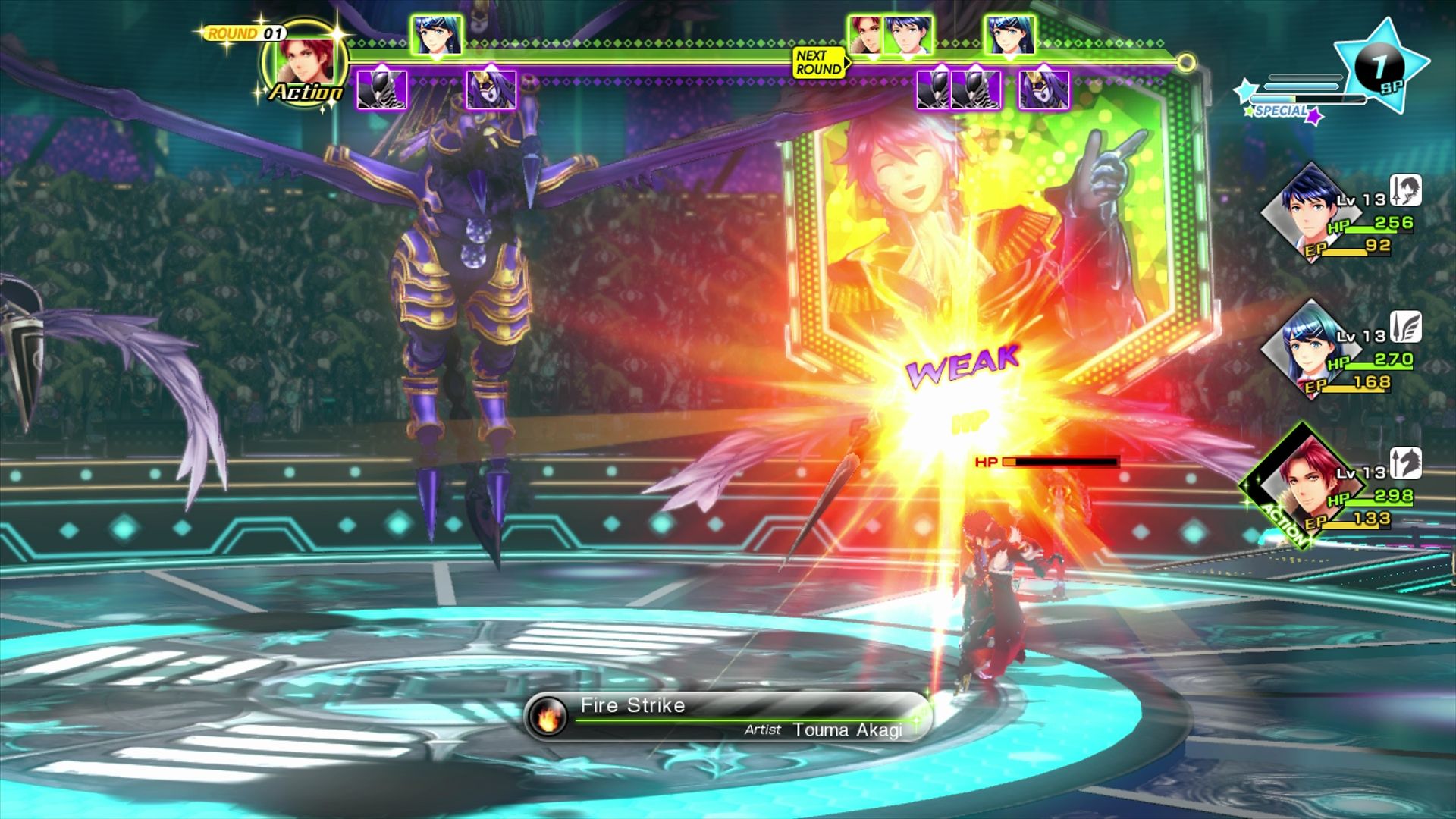Click the horse class icon beside Touma
1456x819 pixels.
point(1405,463)
